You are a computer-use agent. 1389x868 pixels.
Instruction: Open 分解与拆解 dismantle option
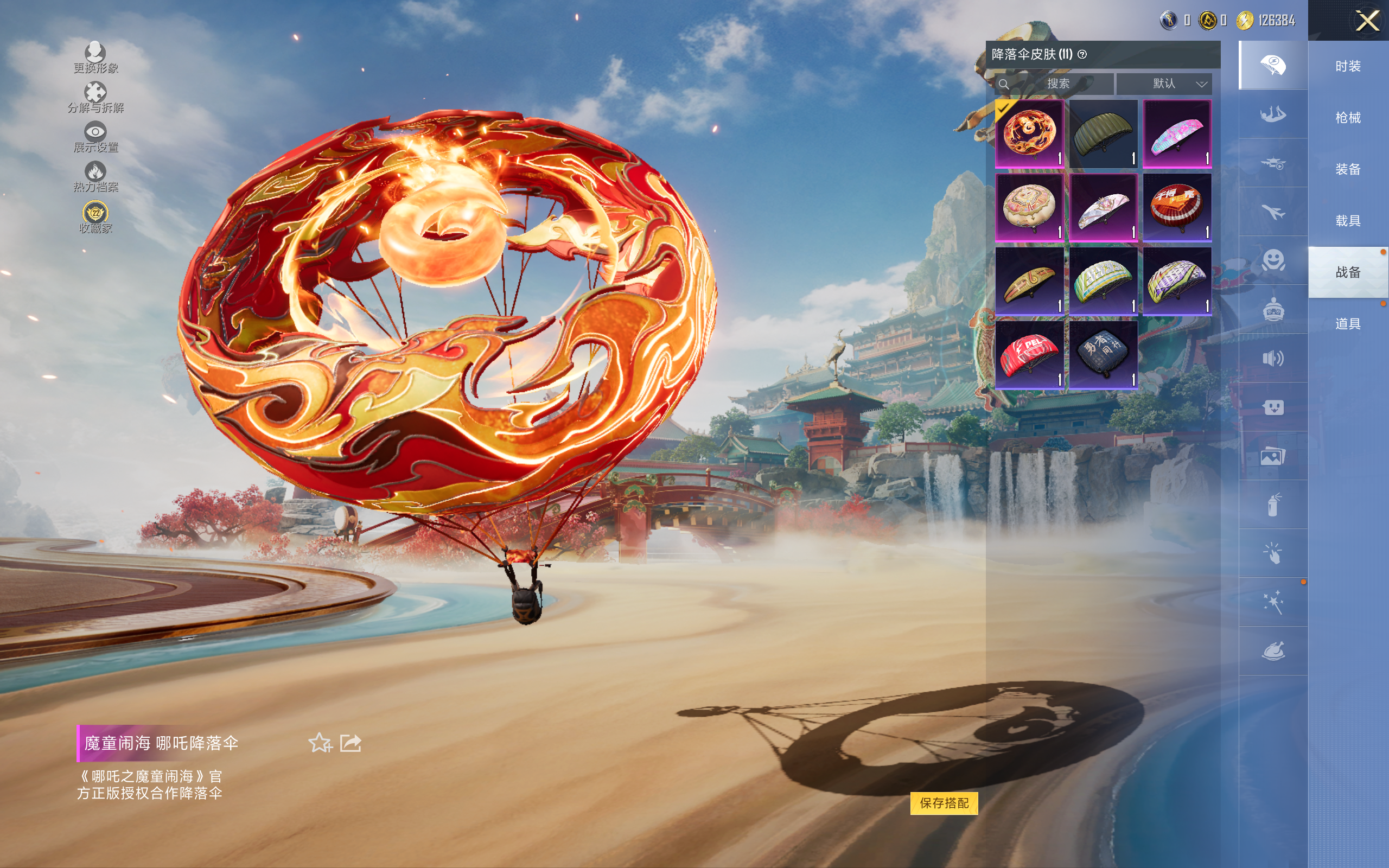pyautogui.click(x=95, y=98)
